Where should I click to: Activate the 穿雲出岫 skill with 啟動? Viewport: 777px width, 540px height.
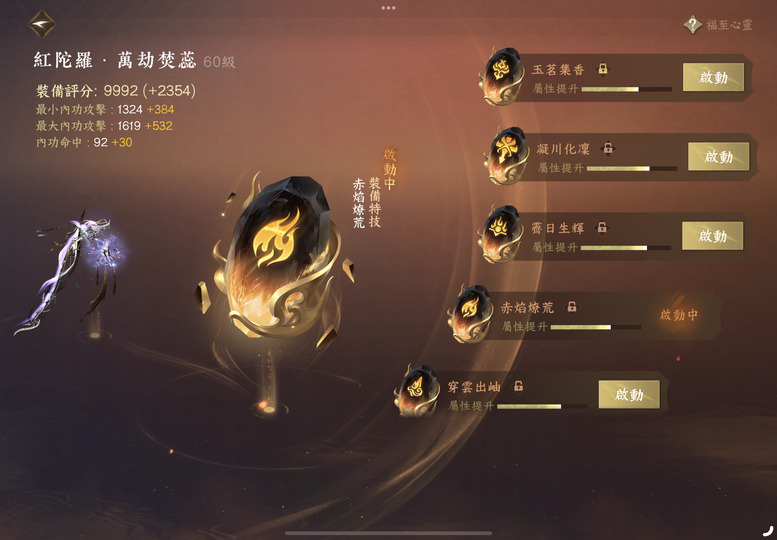tap(629, 394)
